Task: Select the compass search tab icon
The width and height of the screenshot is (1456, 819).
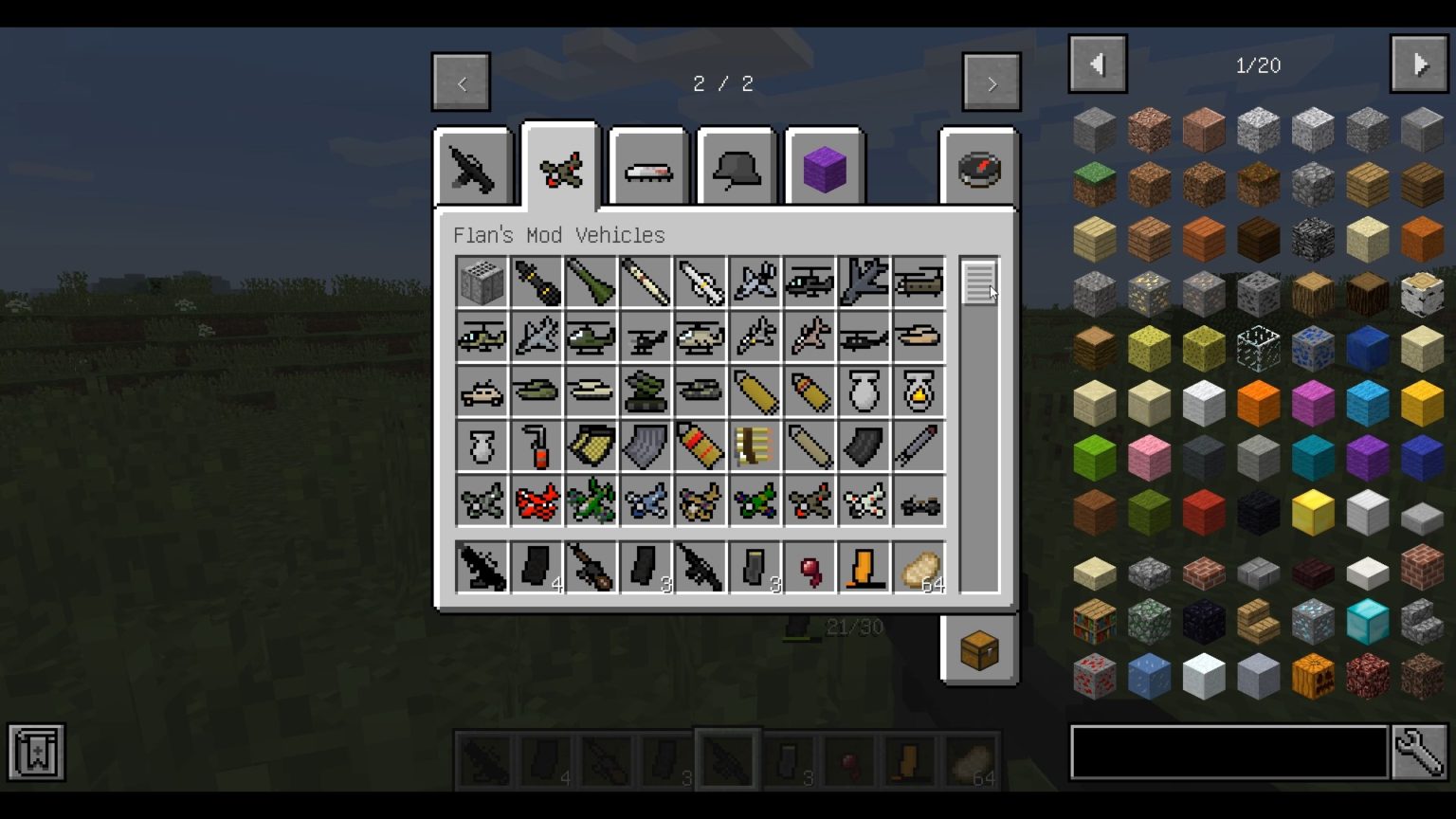Action: [x=981, y=169]
